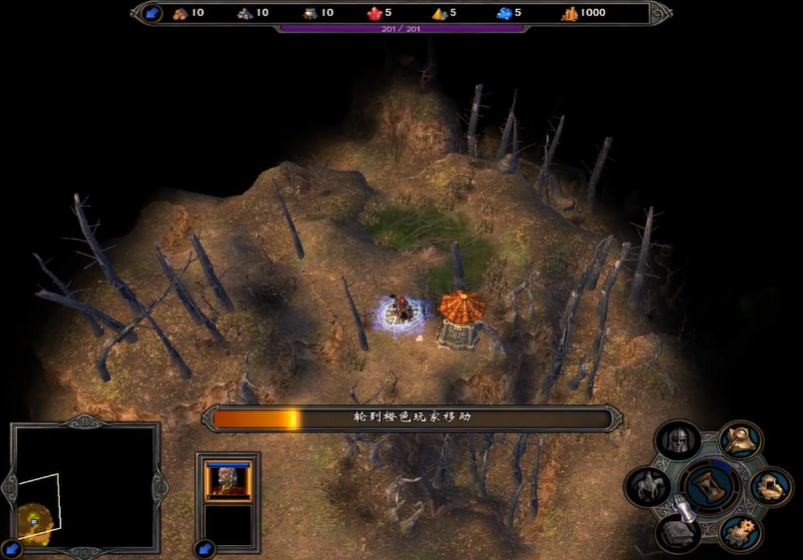Select the hero portrait in the hero list

[228, 480]
